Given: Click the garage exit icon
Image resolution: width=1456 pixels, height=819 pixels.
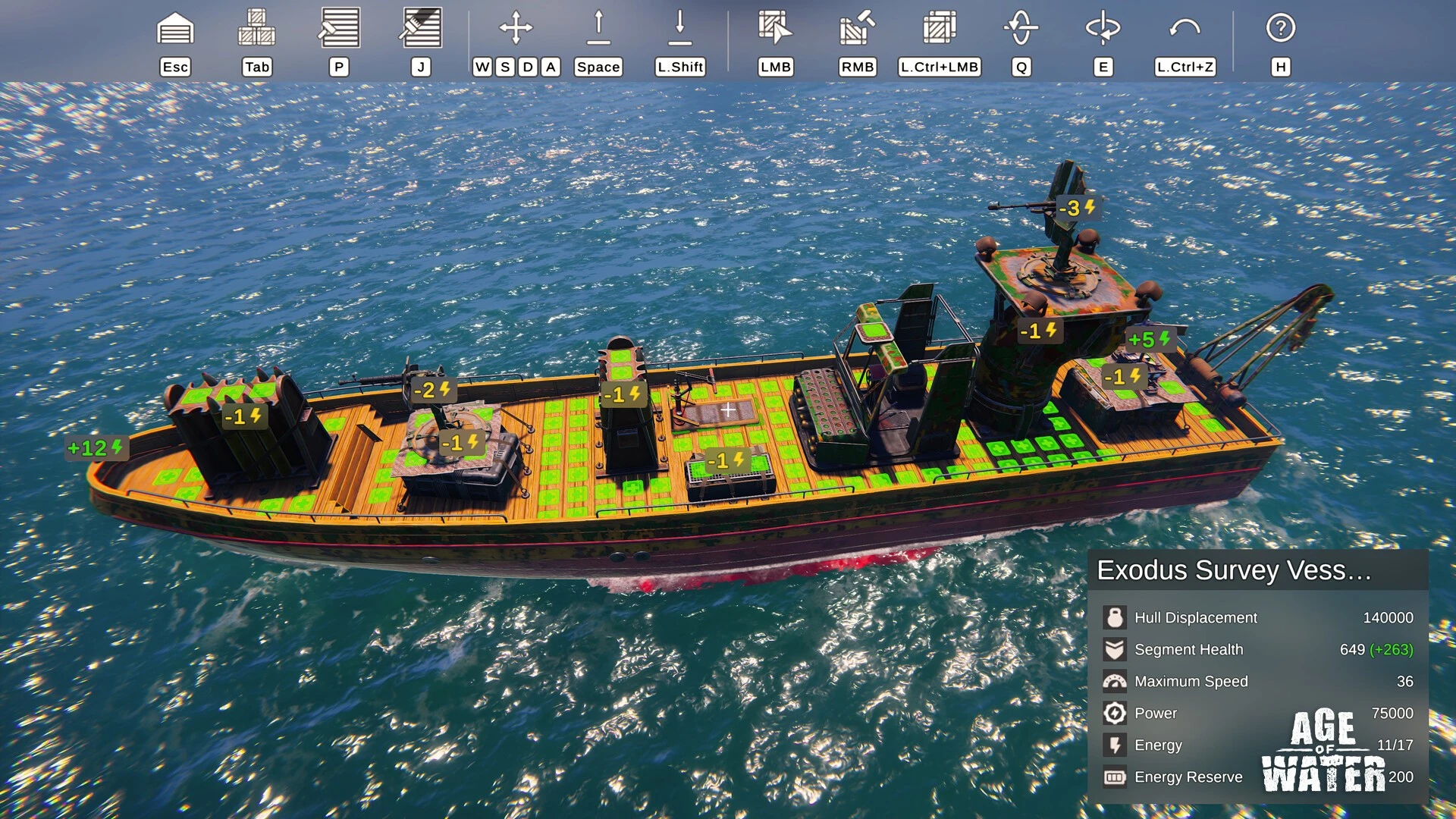Looking at the screenshot, I should [x=175, y=29].
